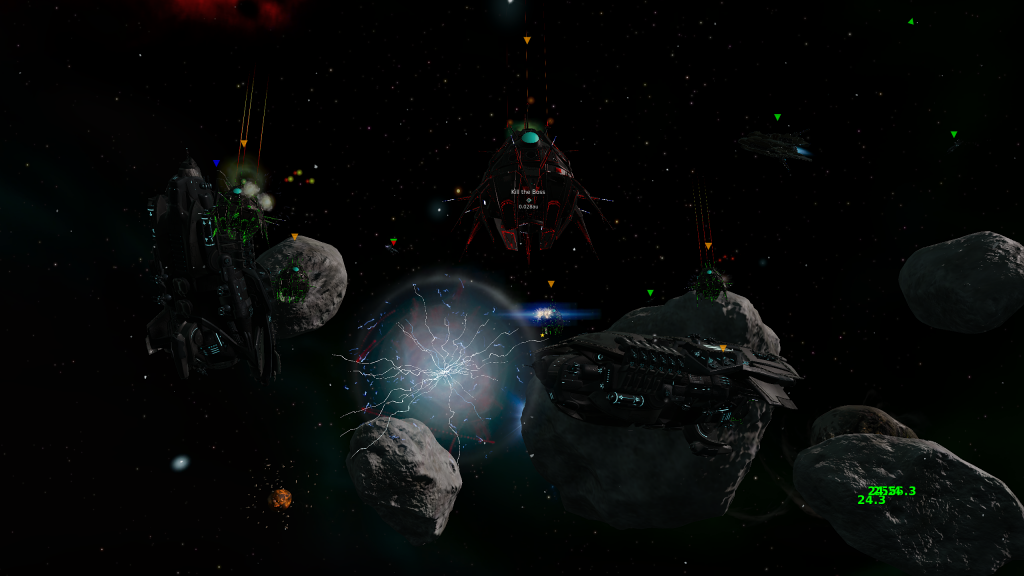Select the Kill the Boss objective marker
1024x576 pixels.
coord(528,199)
